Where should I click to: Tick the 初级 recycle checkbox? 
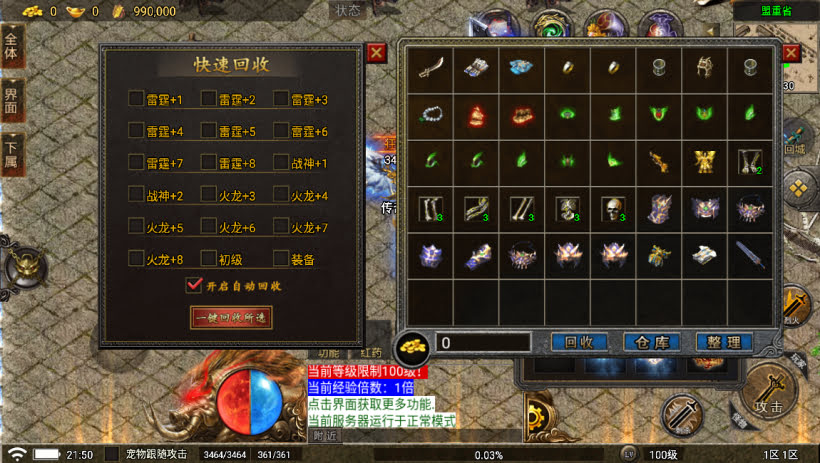click(209, 258)
